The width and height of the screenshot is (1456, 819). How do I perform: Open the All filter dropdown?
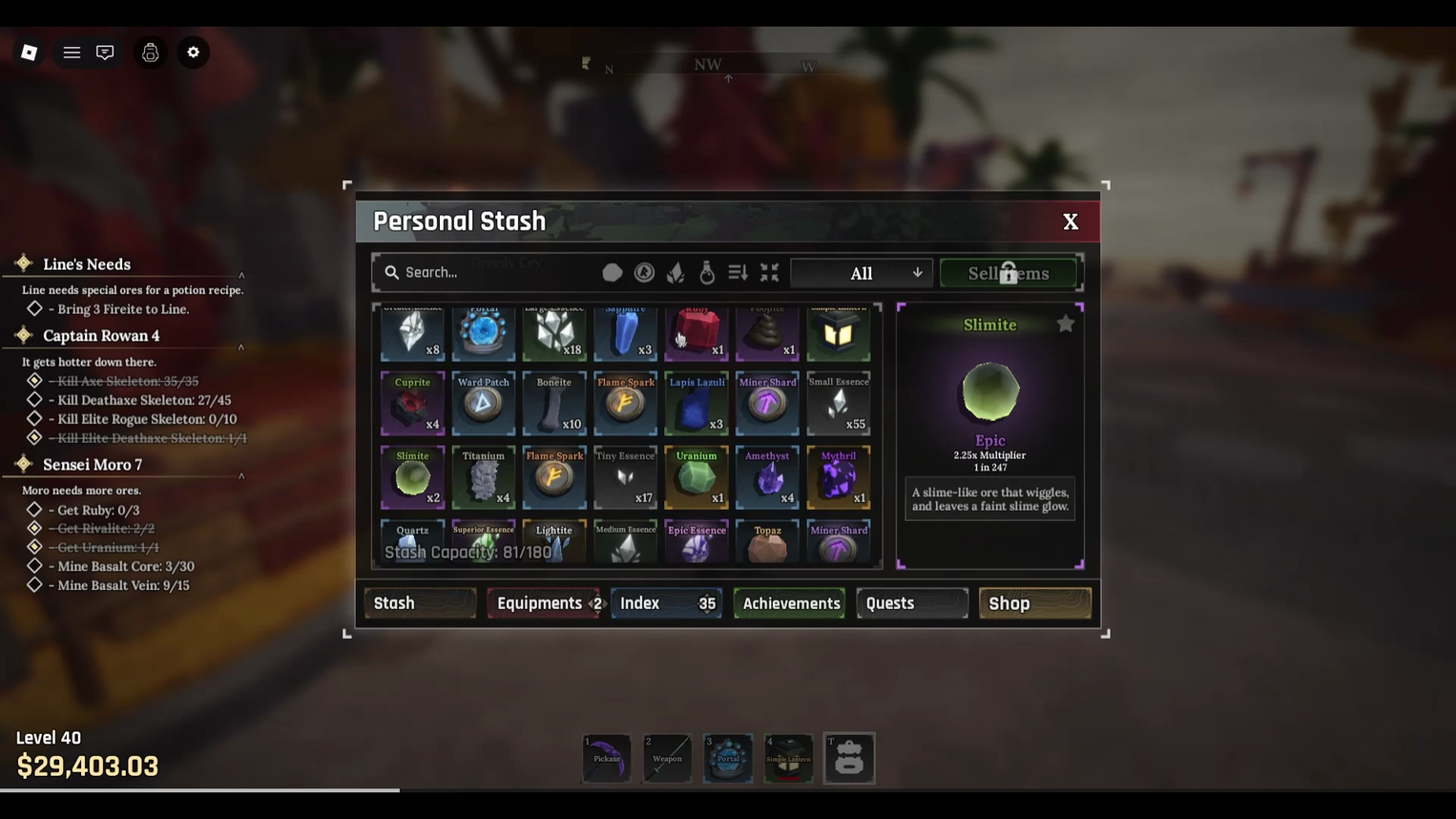click(862, 273)
